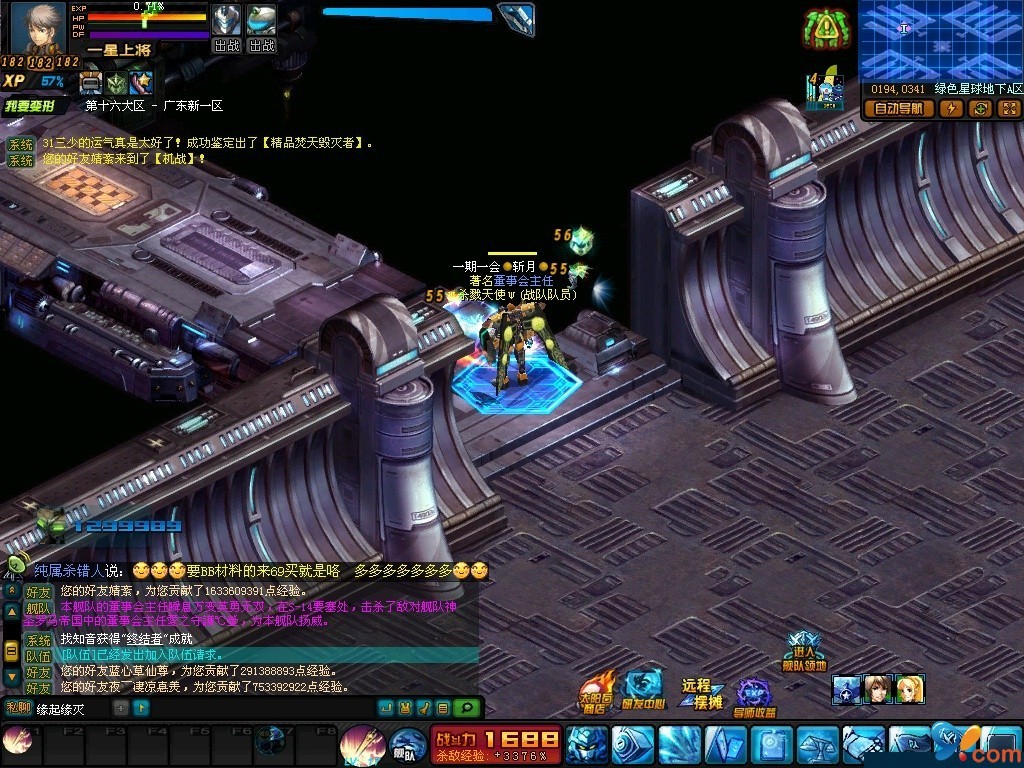Viewport: 1024px width, 768px height.
Task: Click the round 舰队 fleet button
Action: (407, 747)
